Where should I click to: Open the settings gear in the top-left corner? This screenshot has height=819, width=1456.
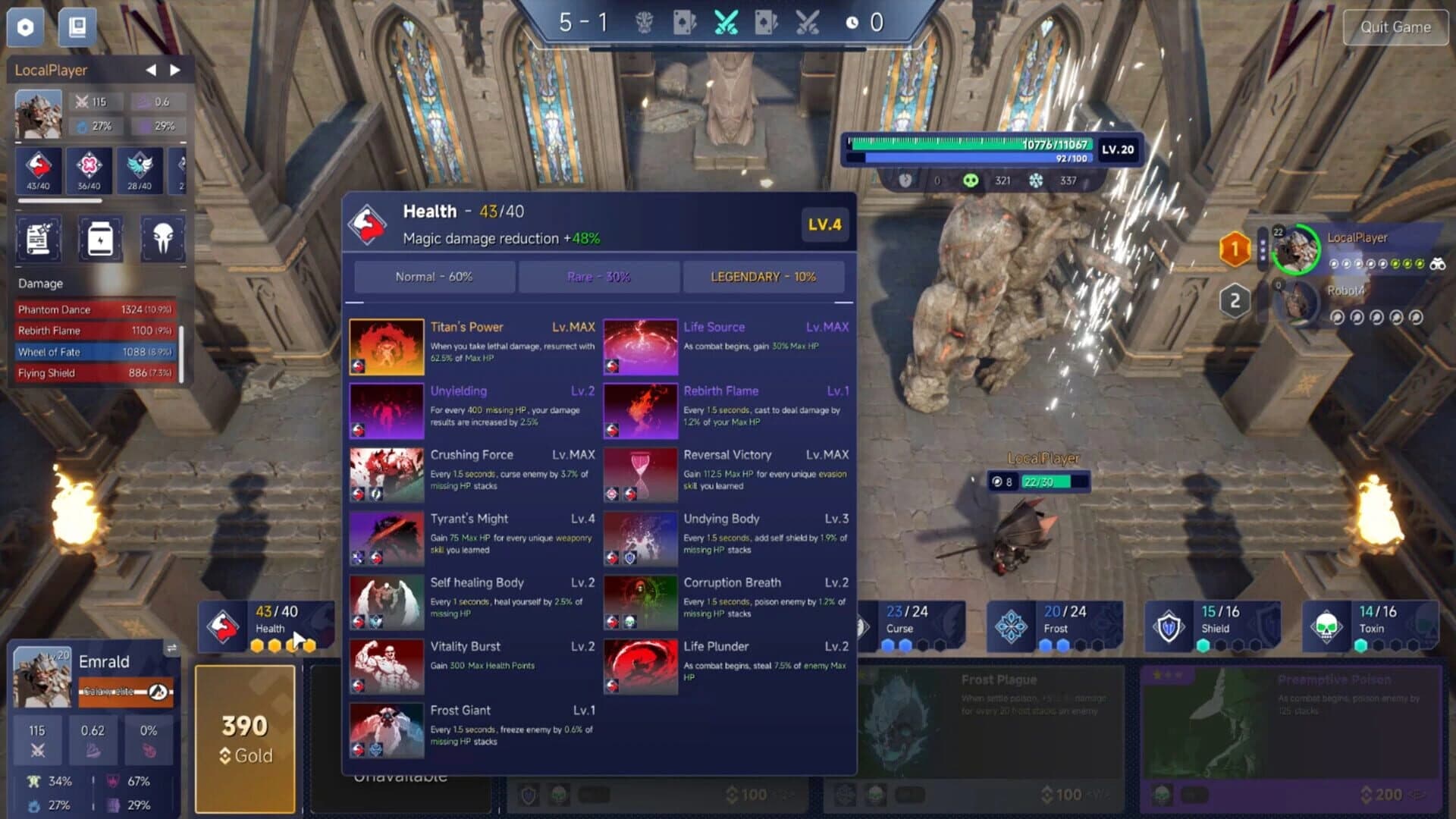pos(25,27)
